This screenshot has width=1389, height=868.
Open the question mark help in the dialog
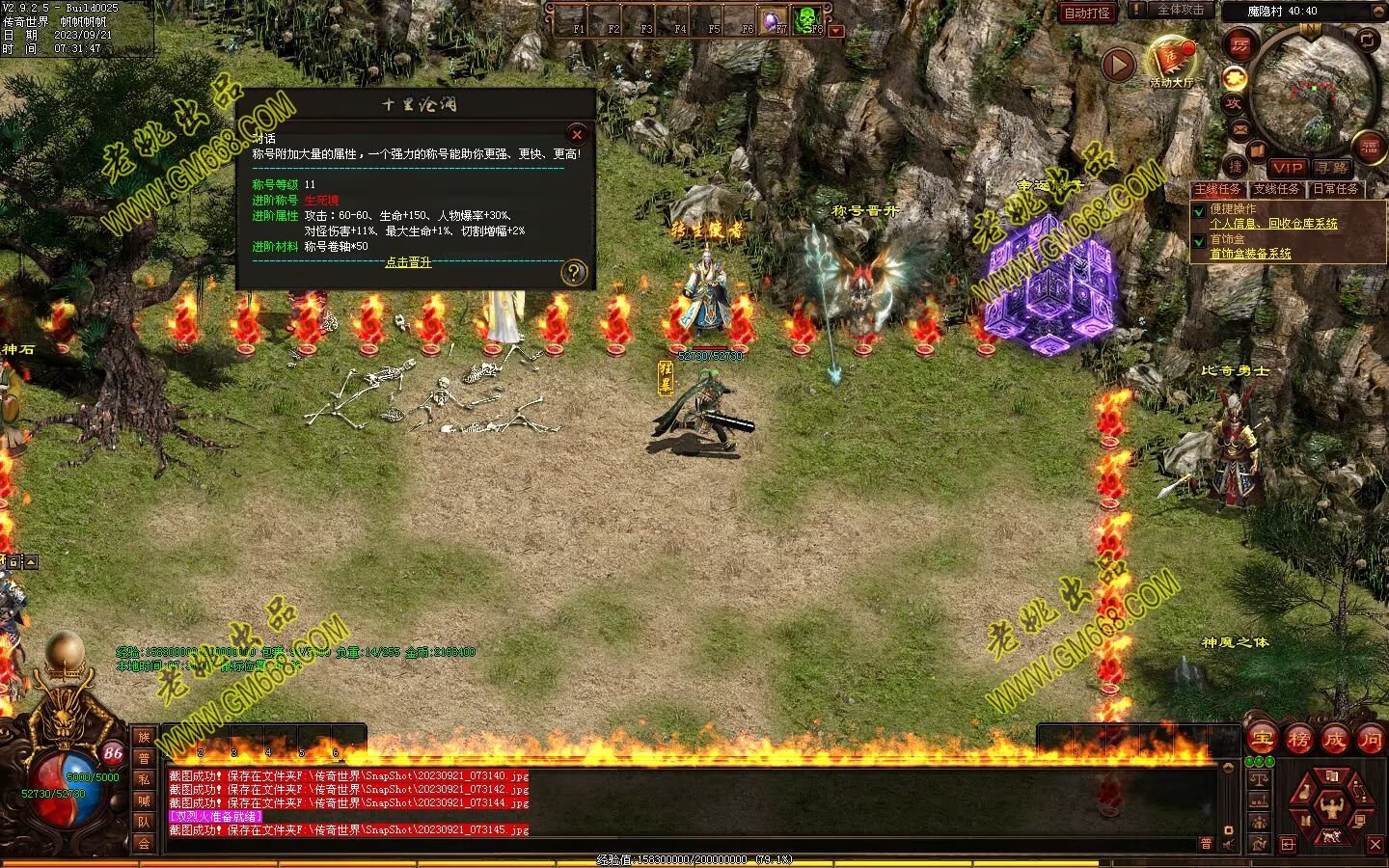point(573,273)
